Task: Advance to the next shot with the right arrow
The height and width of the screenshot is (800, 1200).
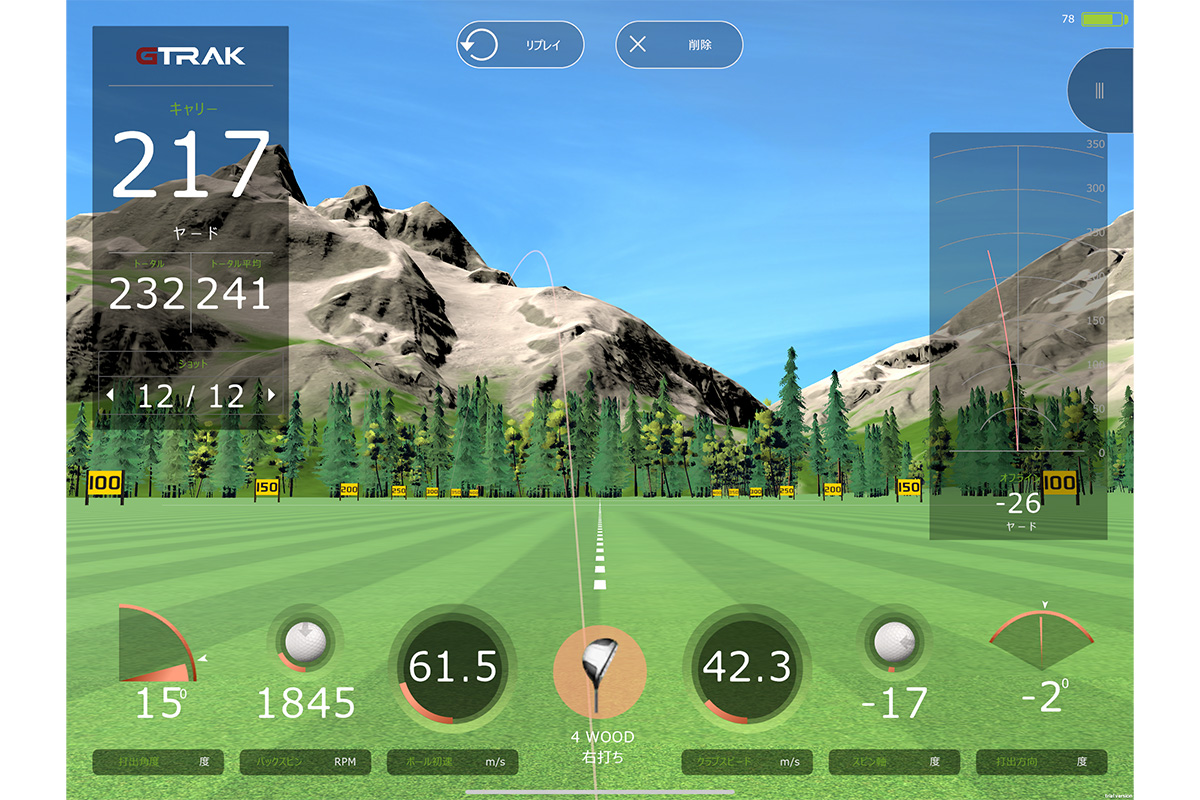Action: coord(271,396)
